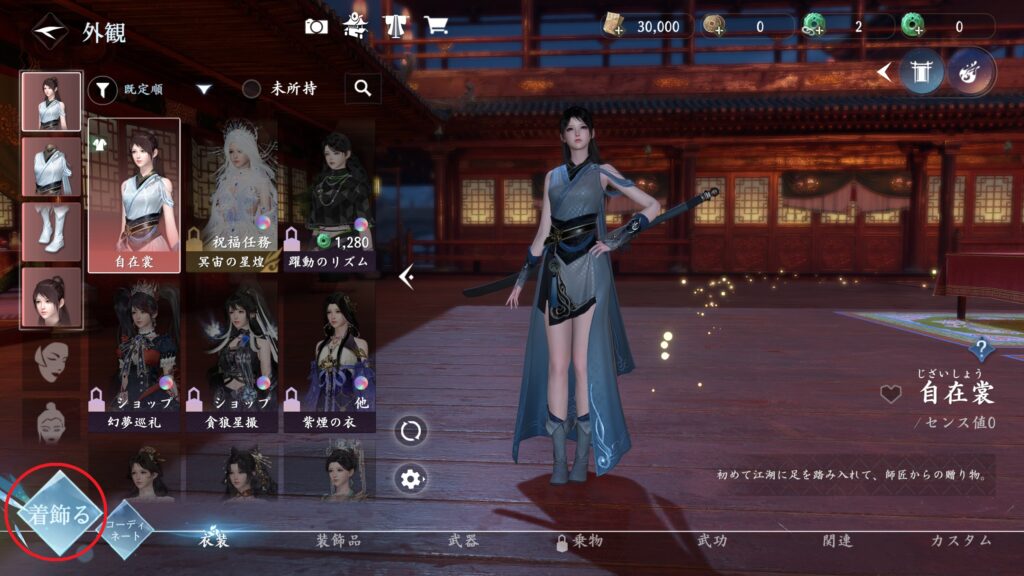1024x576 pixels.
Task: Go back using the top-left arrow
Action: point(48,32)
